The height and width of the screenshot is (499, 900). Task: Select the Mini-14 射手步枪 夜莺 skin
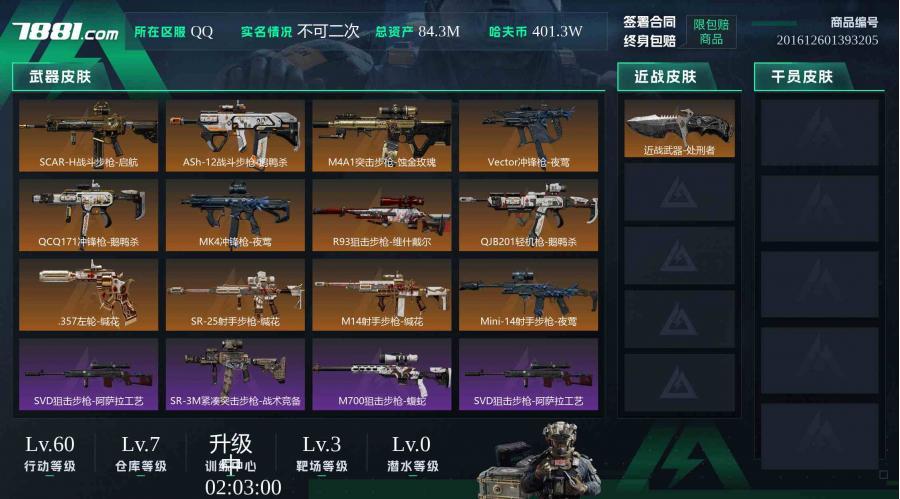coord(528,295)
